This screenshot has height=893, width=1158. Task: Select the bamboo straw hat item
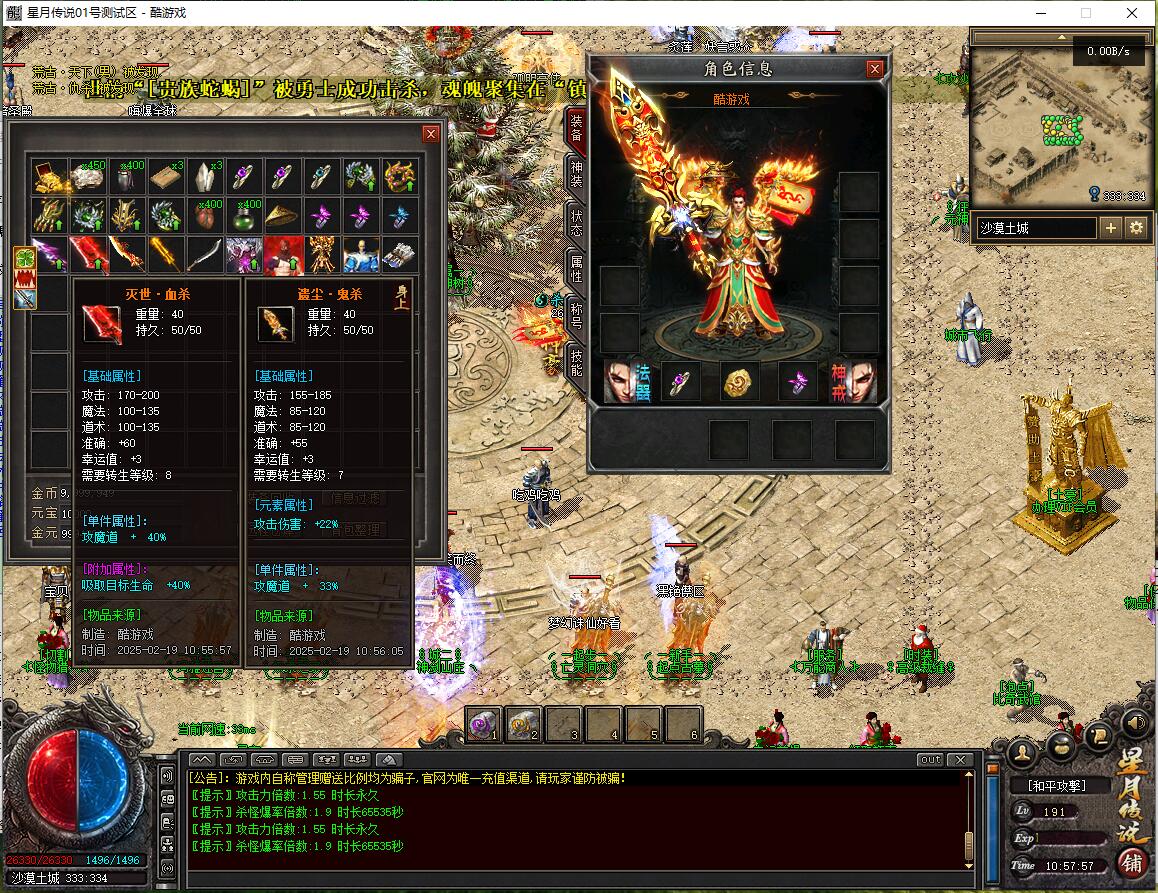[283, 215]
